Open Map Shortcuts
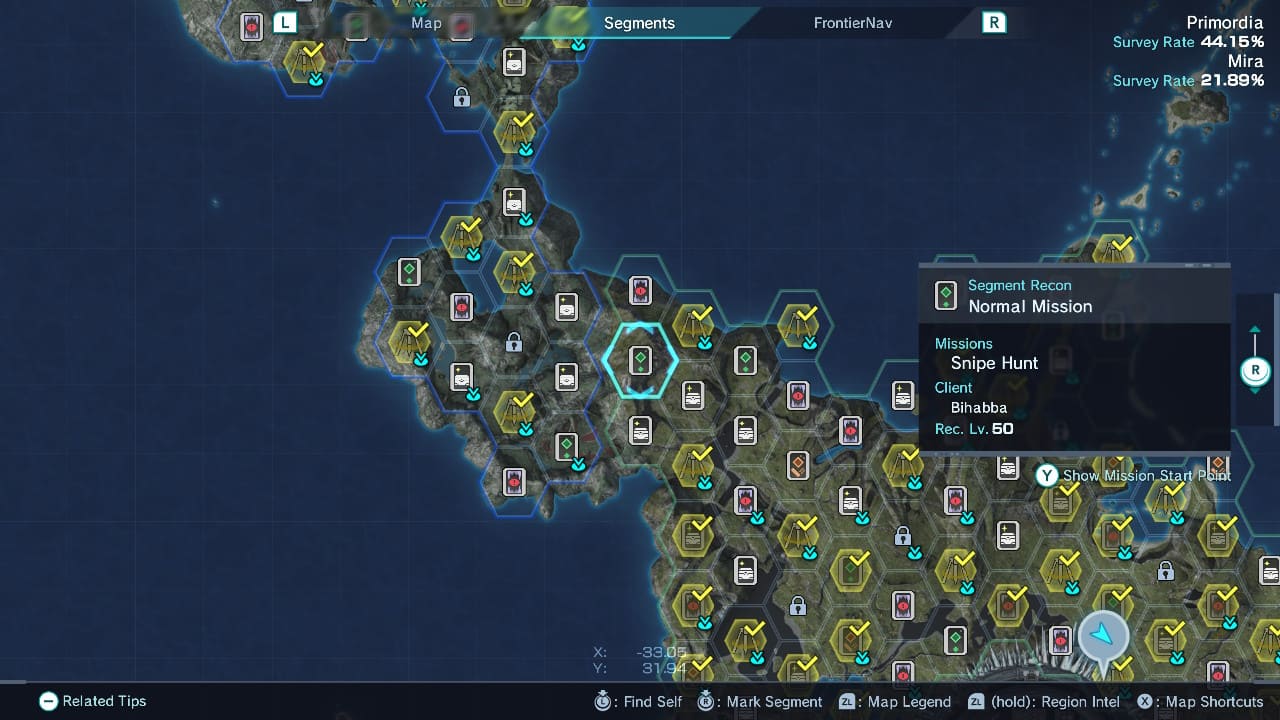Image resolution: width=1280 pixels, height=720 pixels. (x=1200, y=702)
